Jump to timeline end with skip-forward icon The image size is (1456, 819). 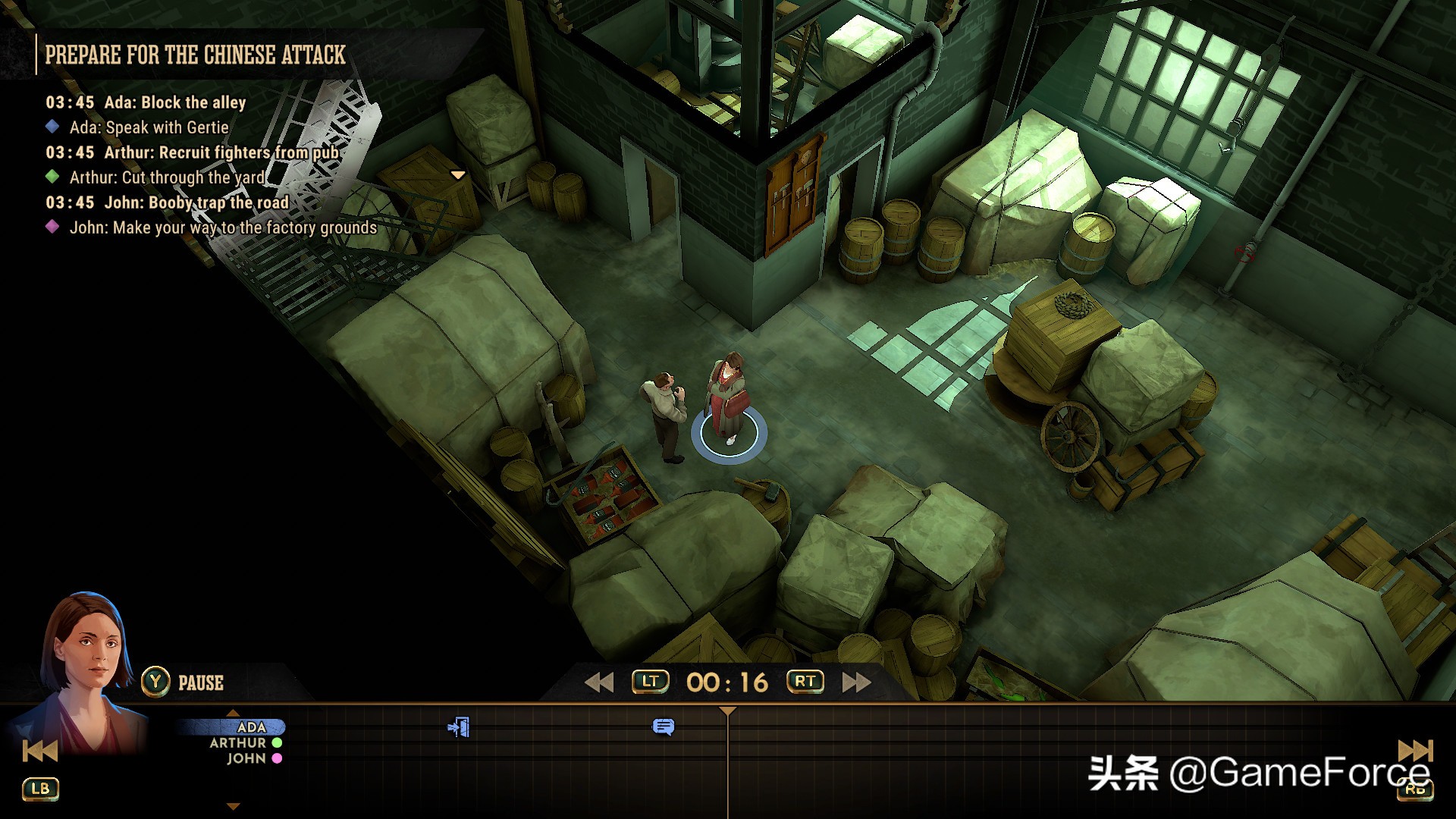pos(1414,751)
